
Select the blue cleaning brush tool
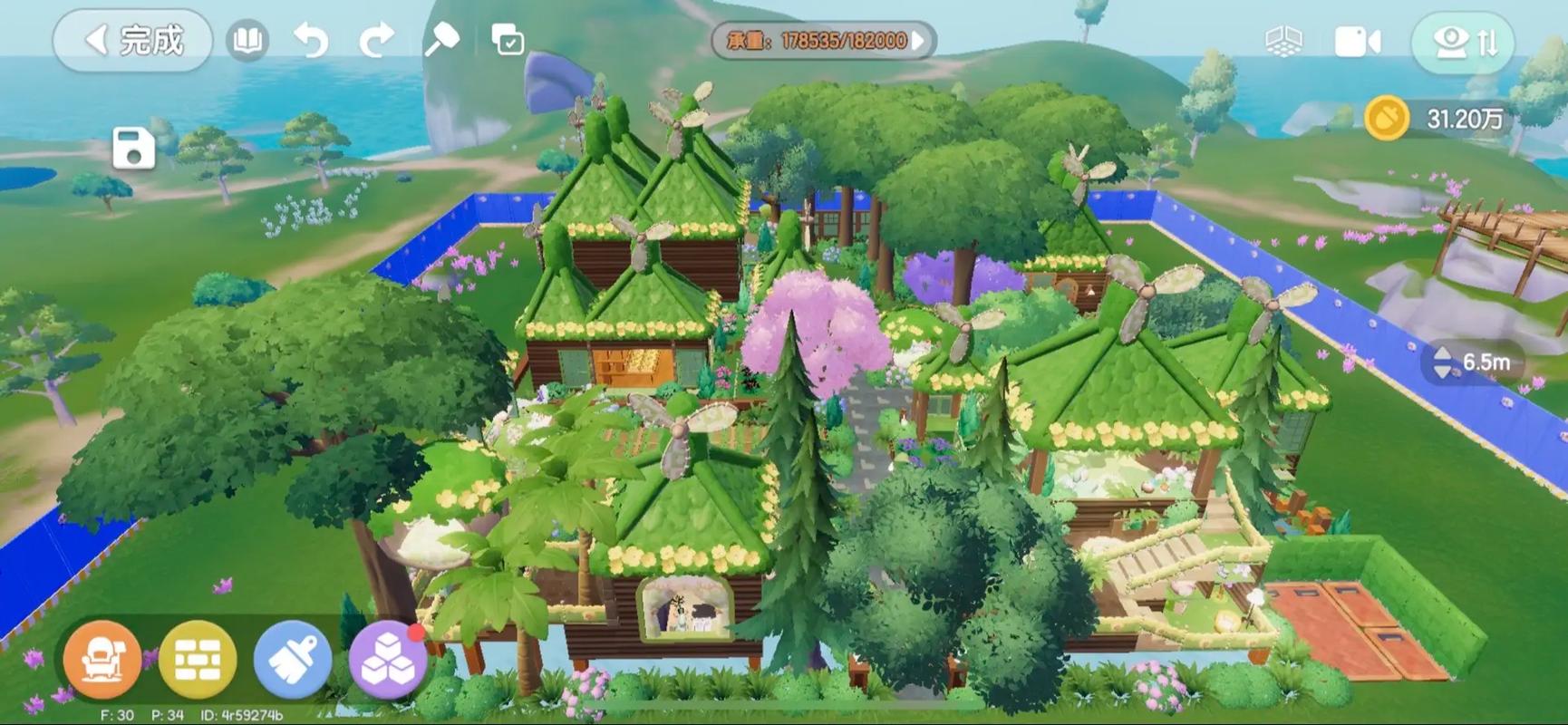[x=292, y=661]
